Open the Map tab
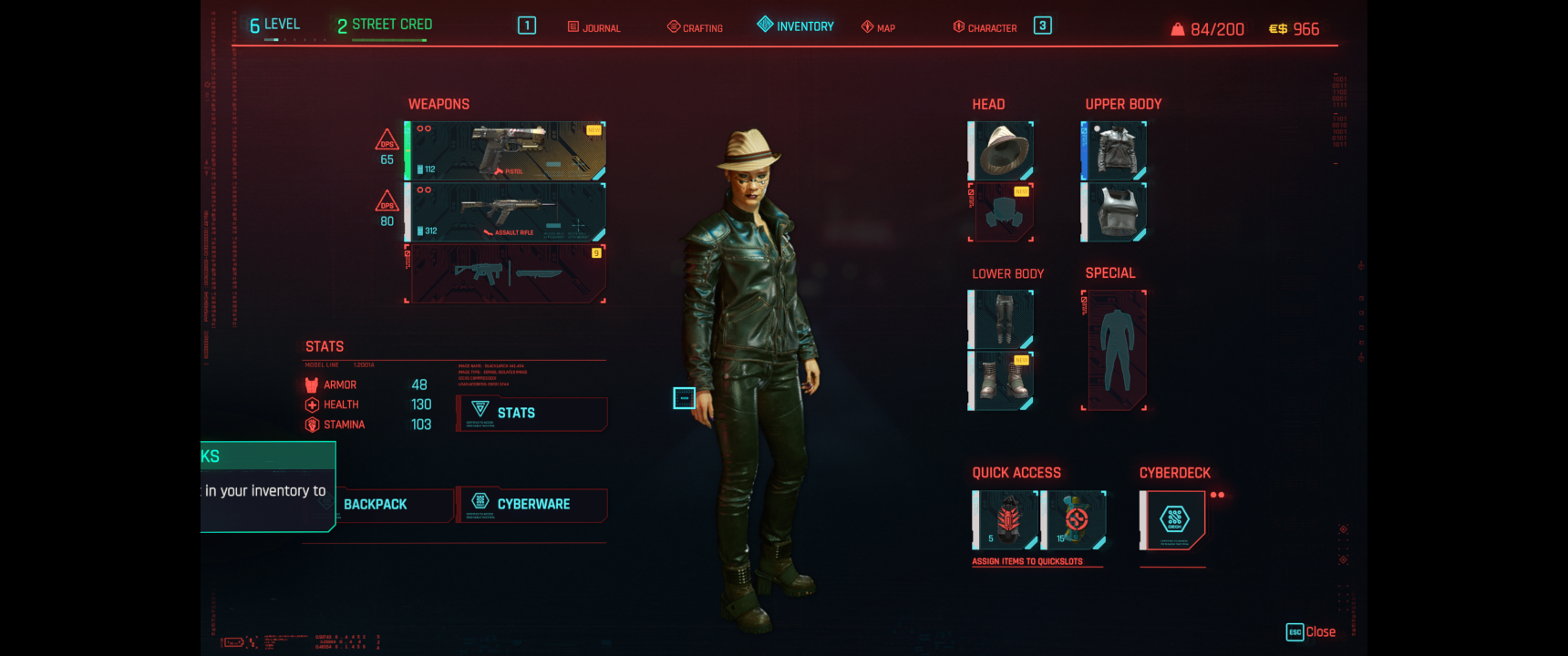The image size is (1568, 656). click(x=879, y=27)
